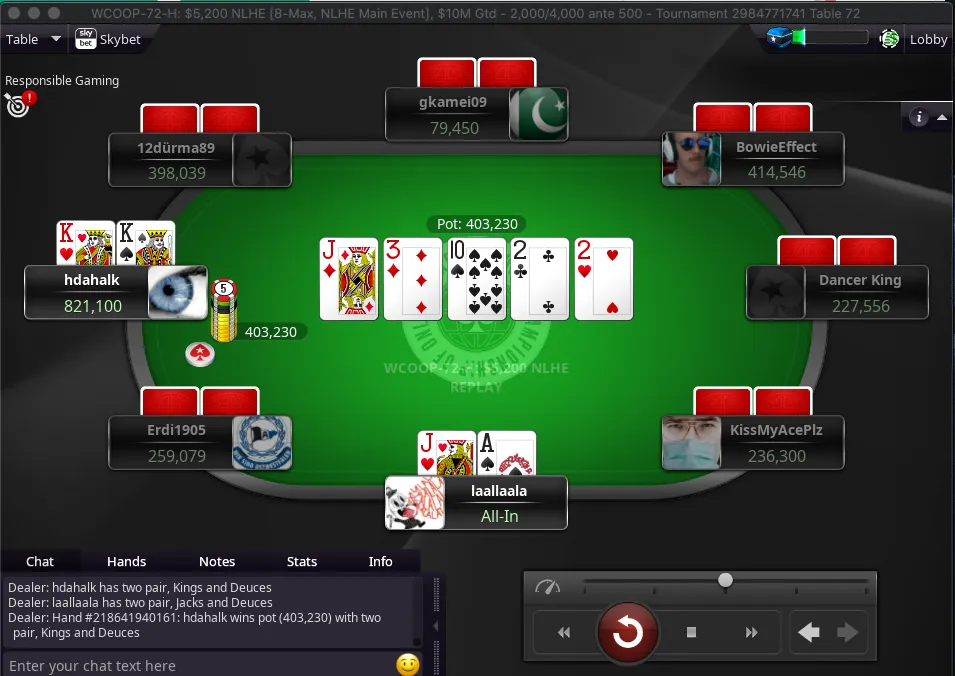Switch to the Notes tab
This screenshot has height=676, width=955.
point(217,561)
